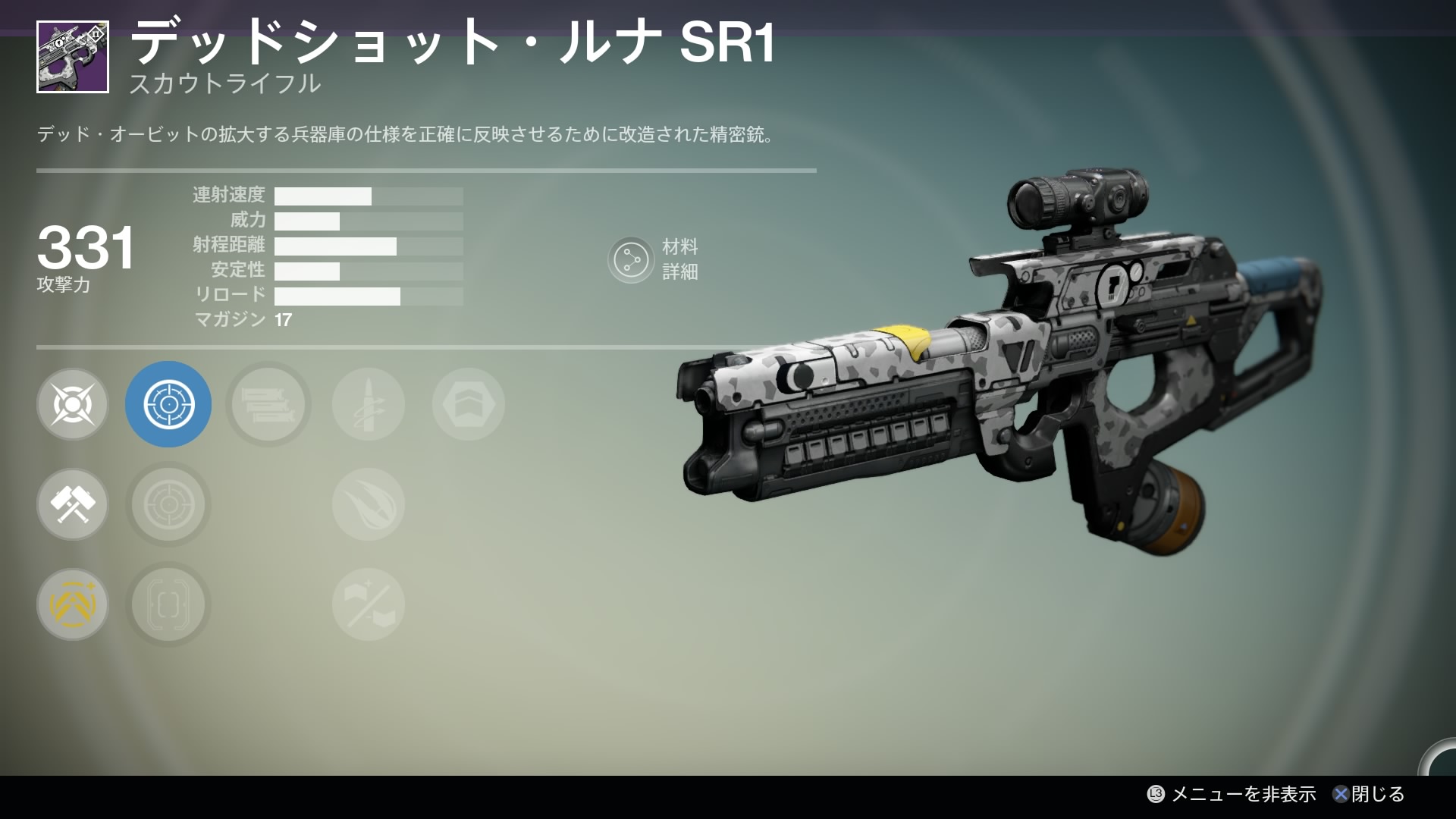Select the flame streak perk node
This screenshot has width=1456, height=819.
coord(369,504)
